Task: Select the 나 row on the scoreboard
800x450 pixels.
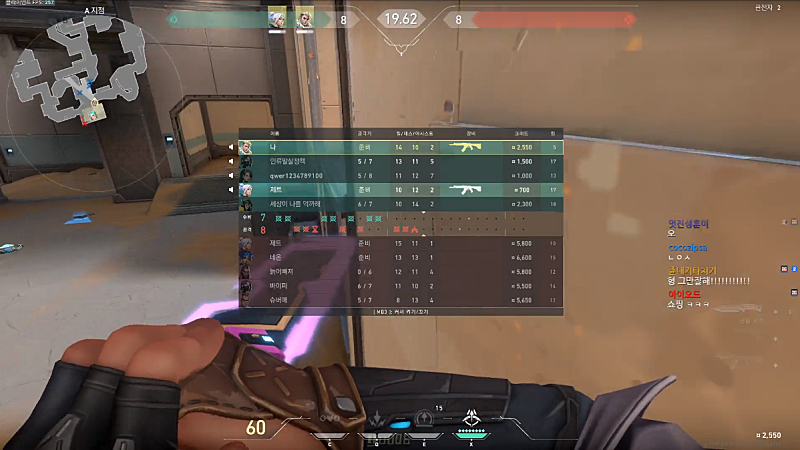Action: coord(400,147)
